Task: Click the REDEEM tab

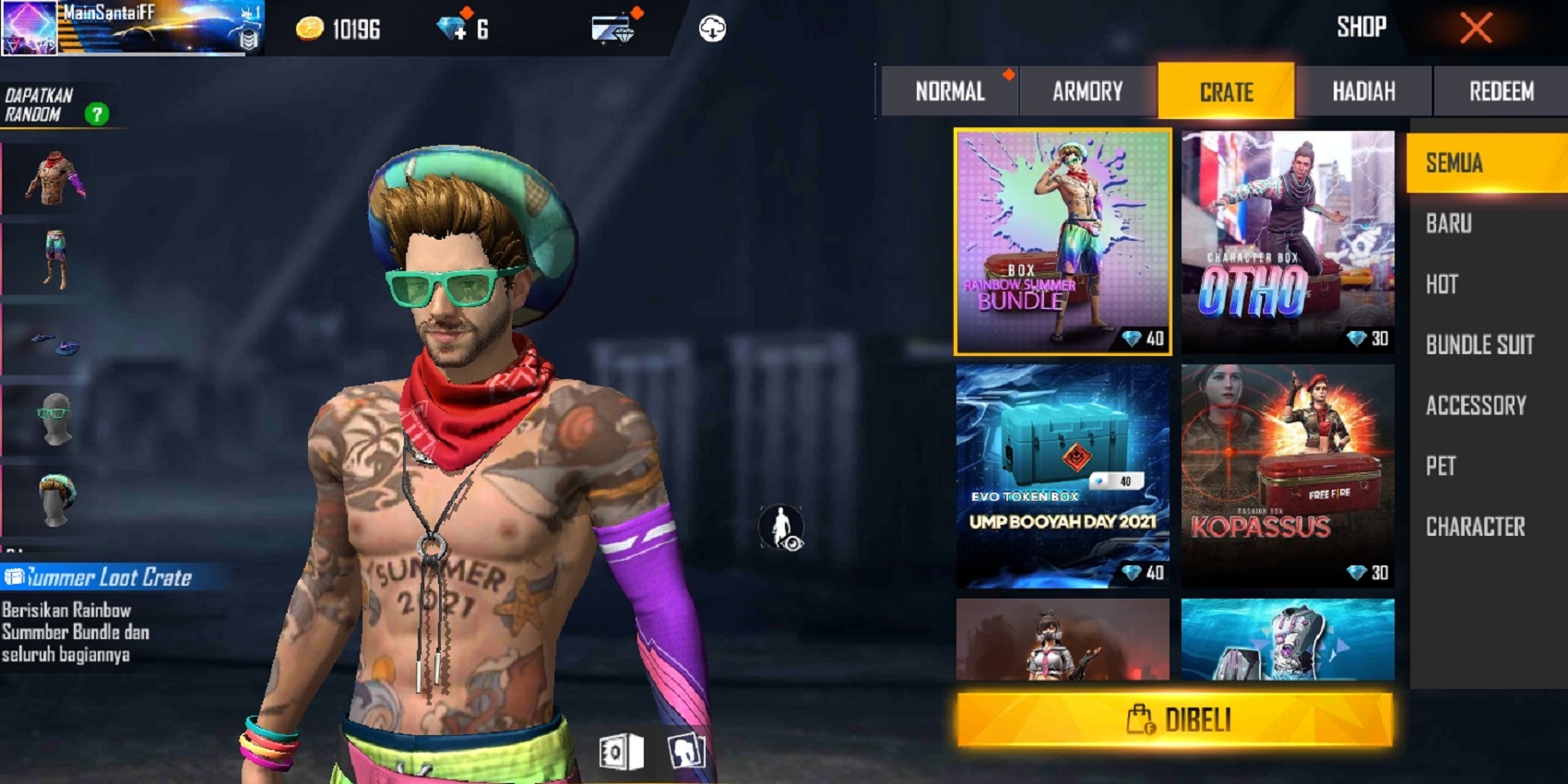Action: [x=1500, y=91]
